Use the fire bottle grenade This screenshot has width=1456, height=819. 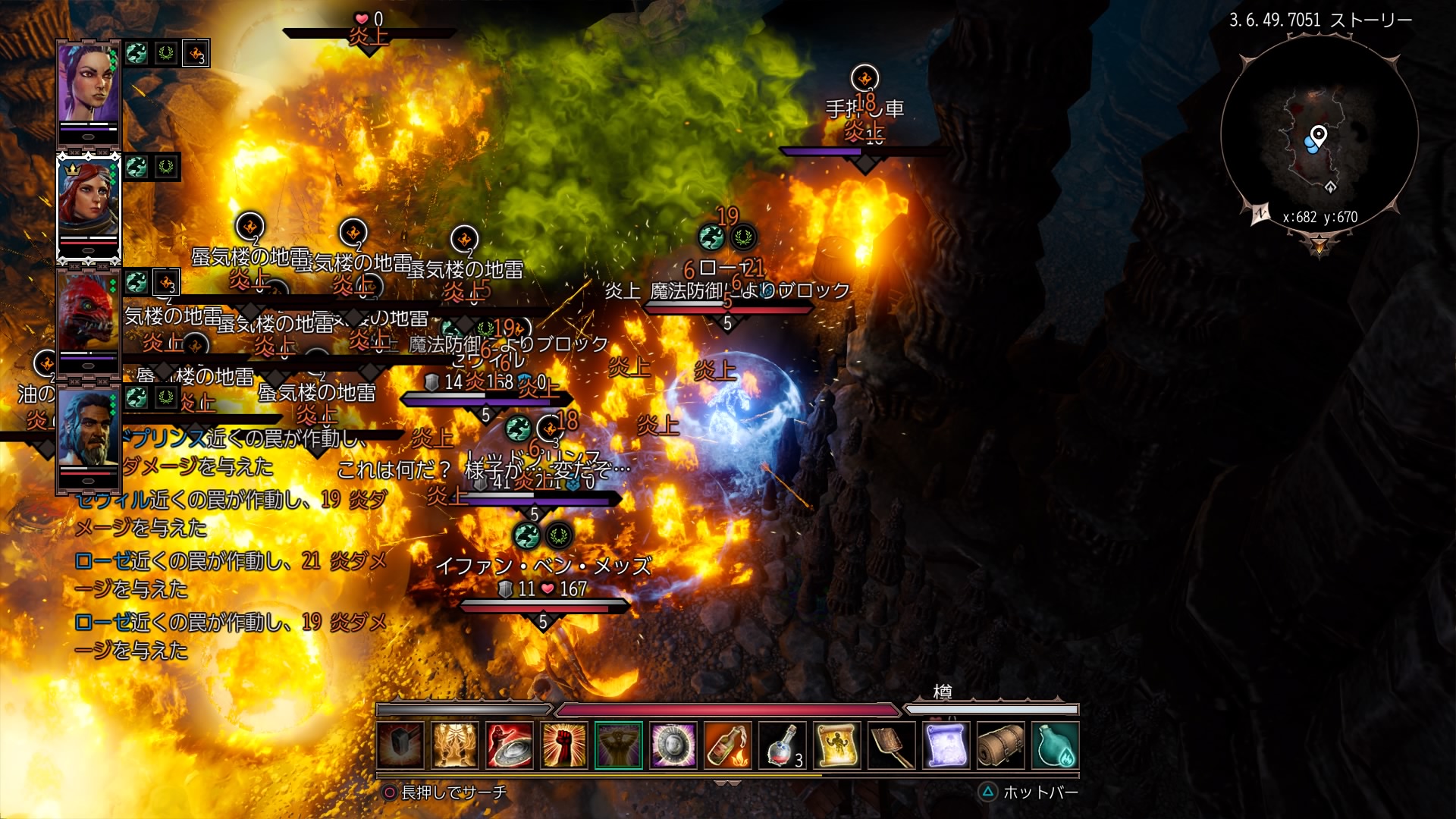coord(728,745)
